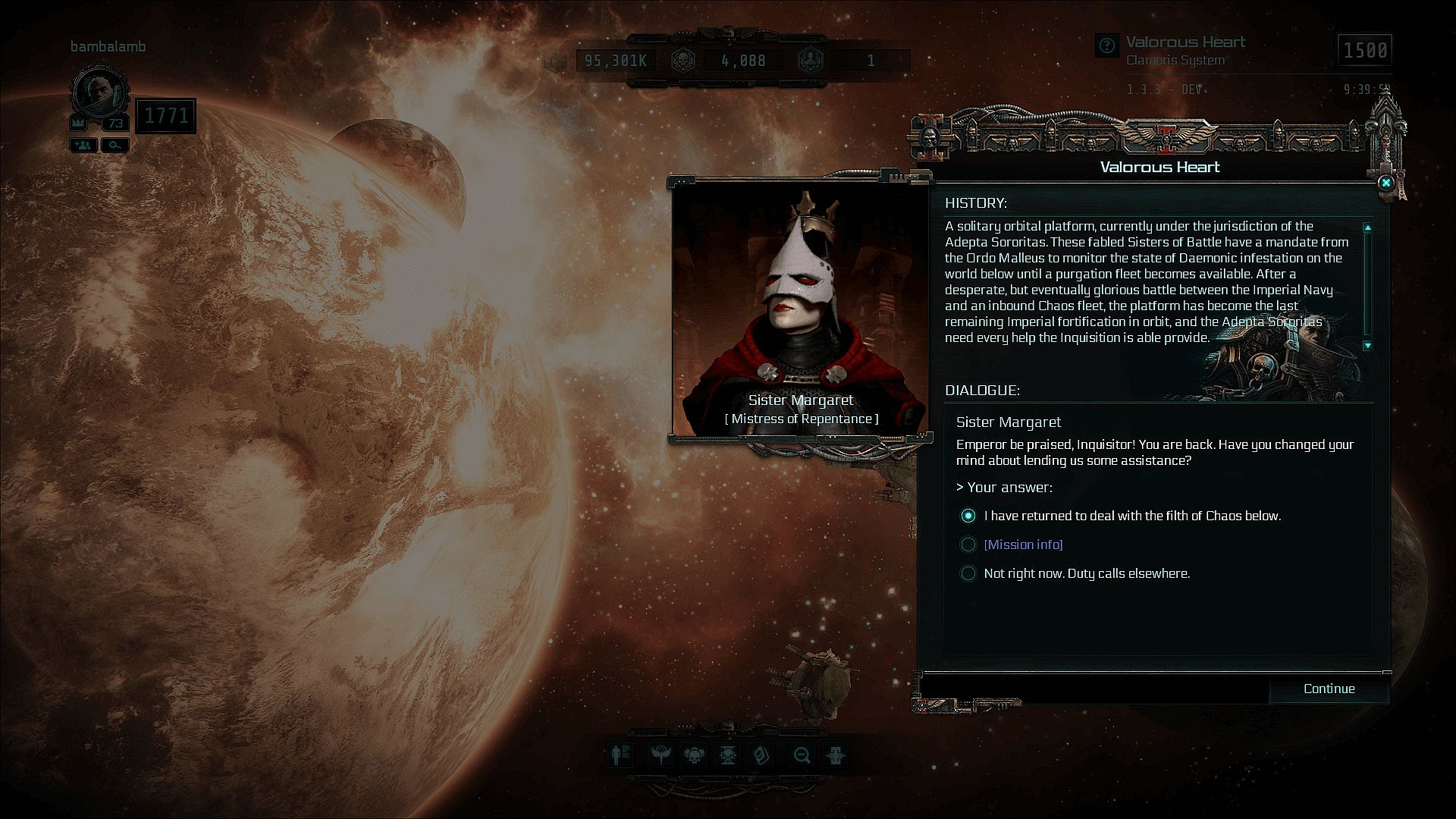The width and height of the screenshot is (1456, 819).
Task: Click the magnifier zoom-out icon
Action: point(802,755)
